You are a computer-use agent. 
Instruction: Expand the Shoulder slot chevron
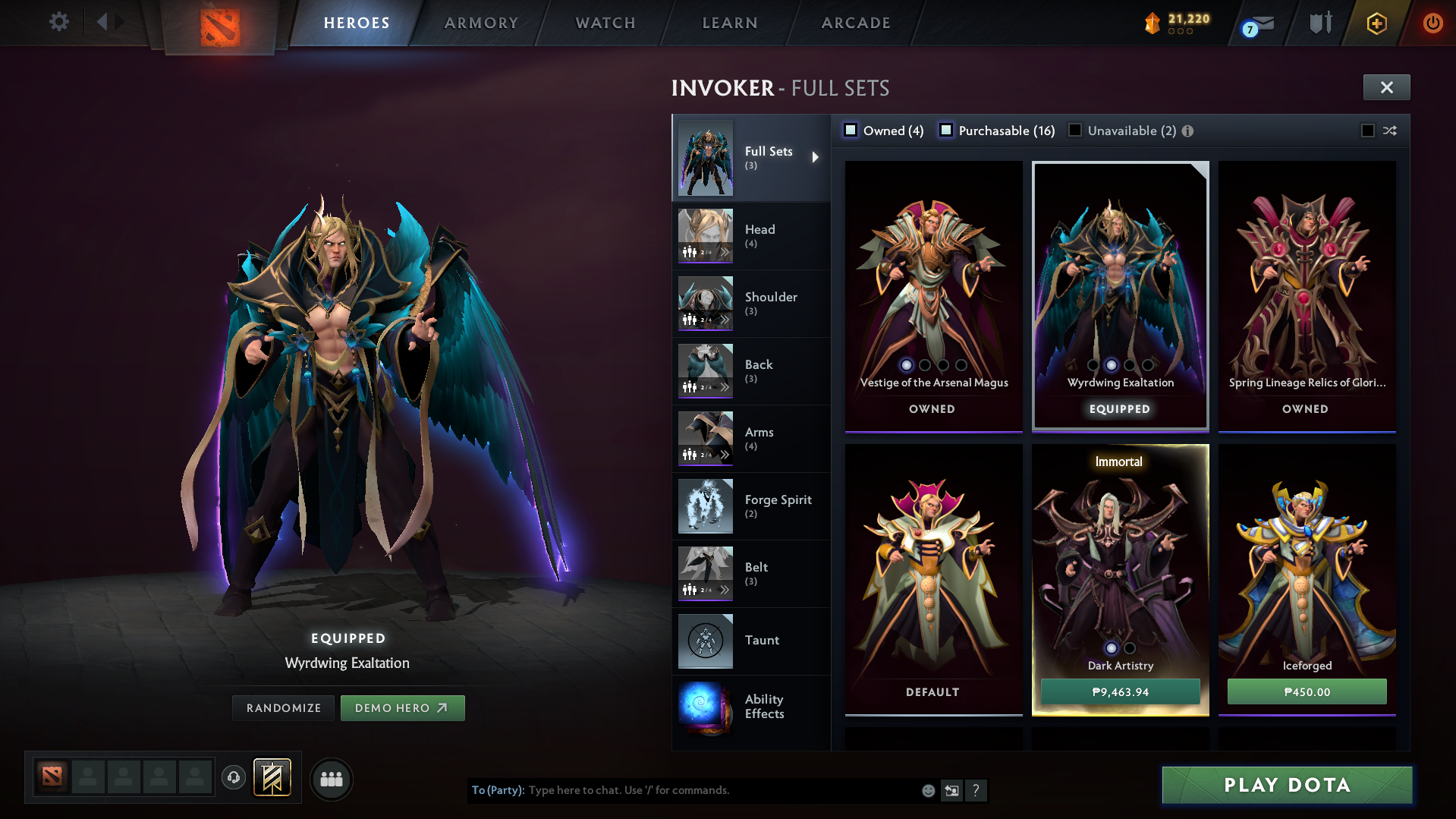(726, 320)
